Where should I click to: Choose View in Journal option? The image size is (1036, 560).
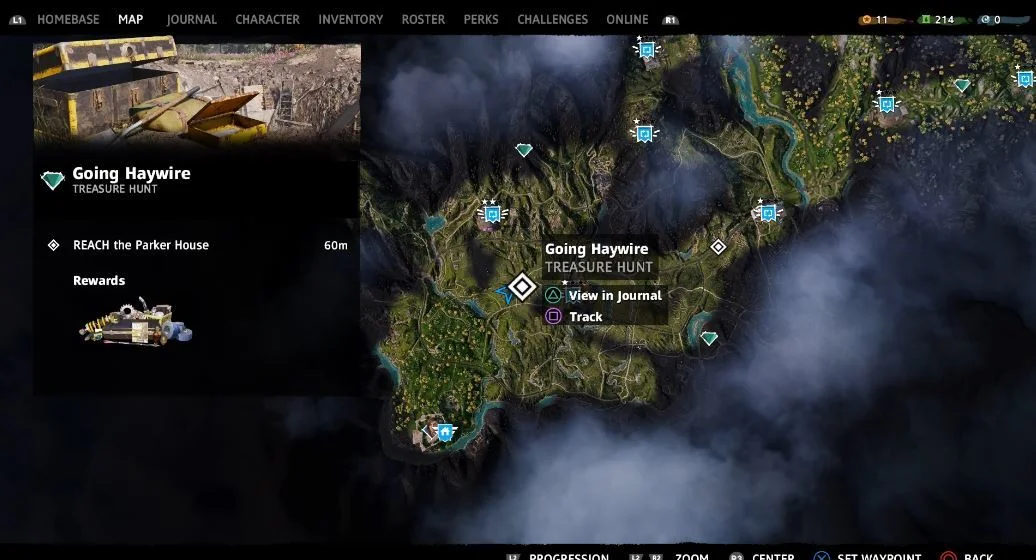(x=614, y=296)
